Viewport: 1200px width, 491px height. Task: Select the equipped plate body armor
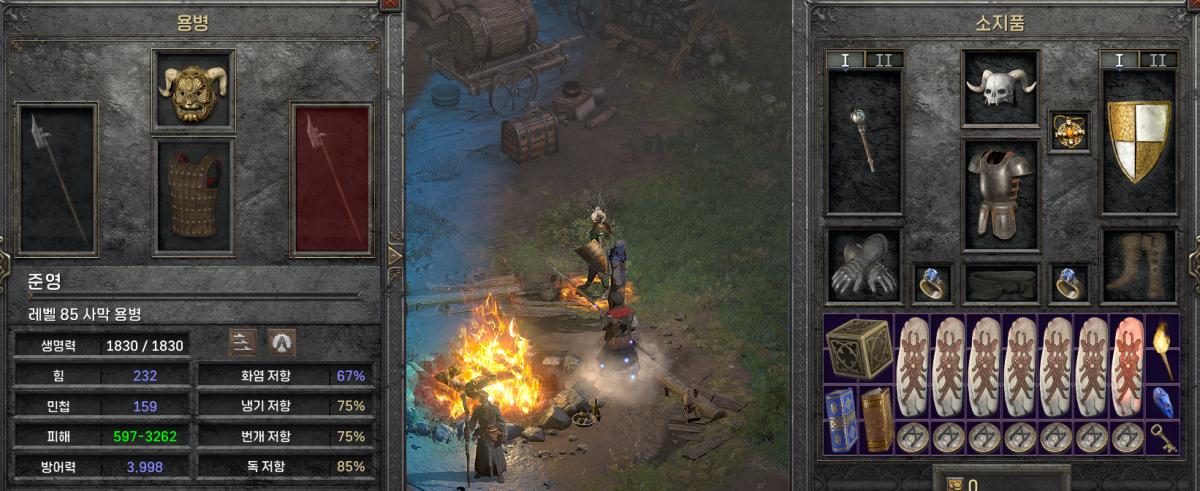(x=1001, y=194)
